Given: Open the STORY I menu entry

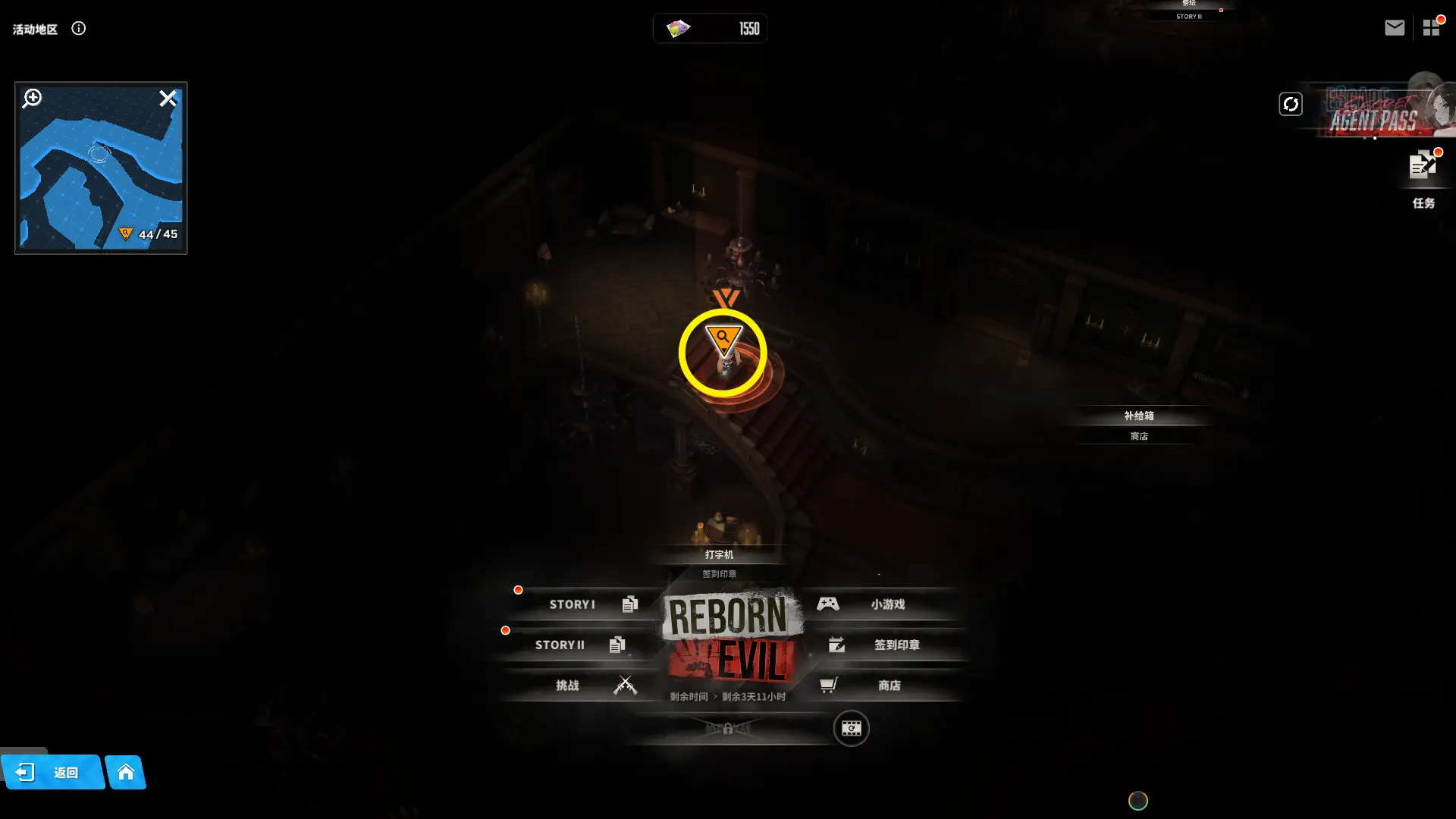Looking at the screenshot, I should click(x=584, y=604).
